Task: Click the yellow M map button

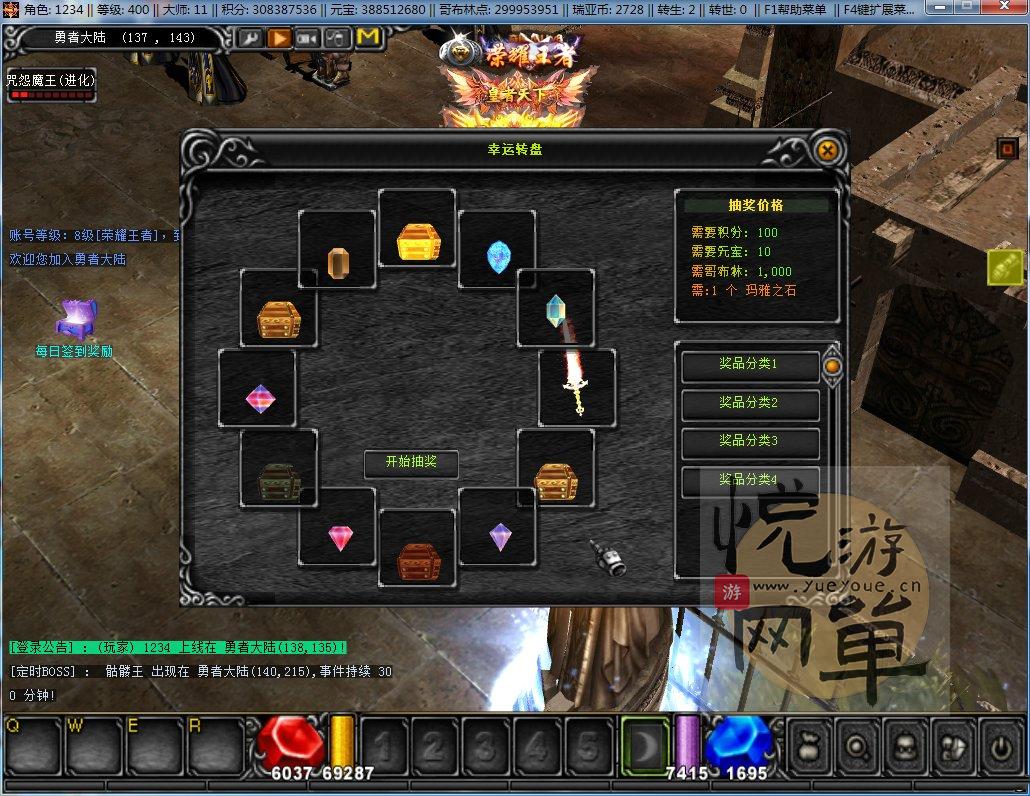Action: [x=367, y=38]
